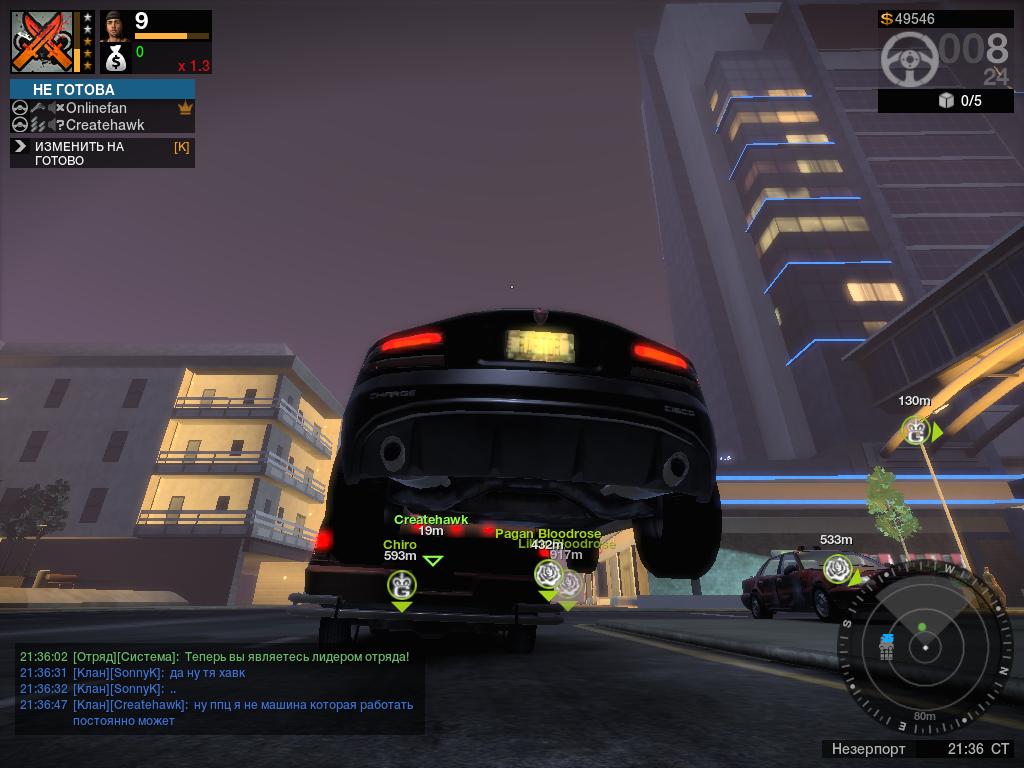Select the 533m rose waypoint marker
This screenshot has height=768, width=1024.
(x=838, y=569)
